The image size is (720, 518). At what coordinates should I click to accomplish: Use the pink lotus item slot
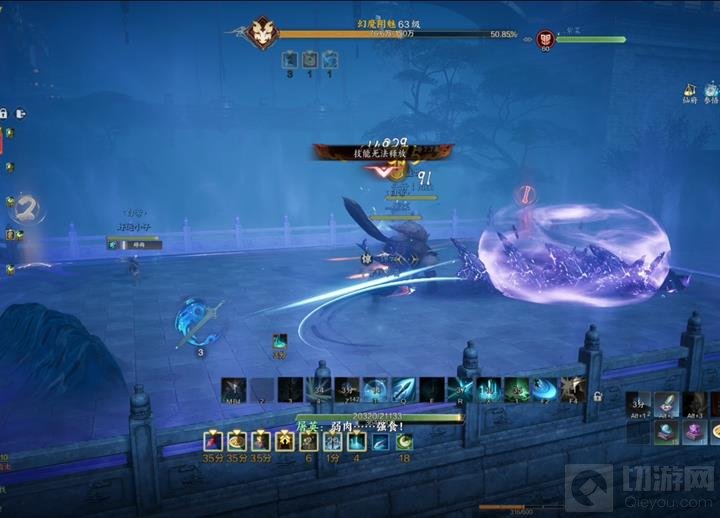(692, 432)
